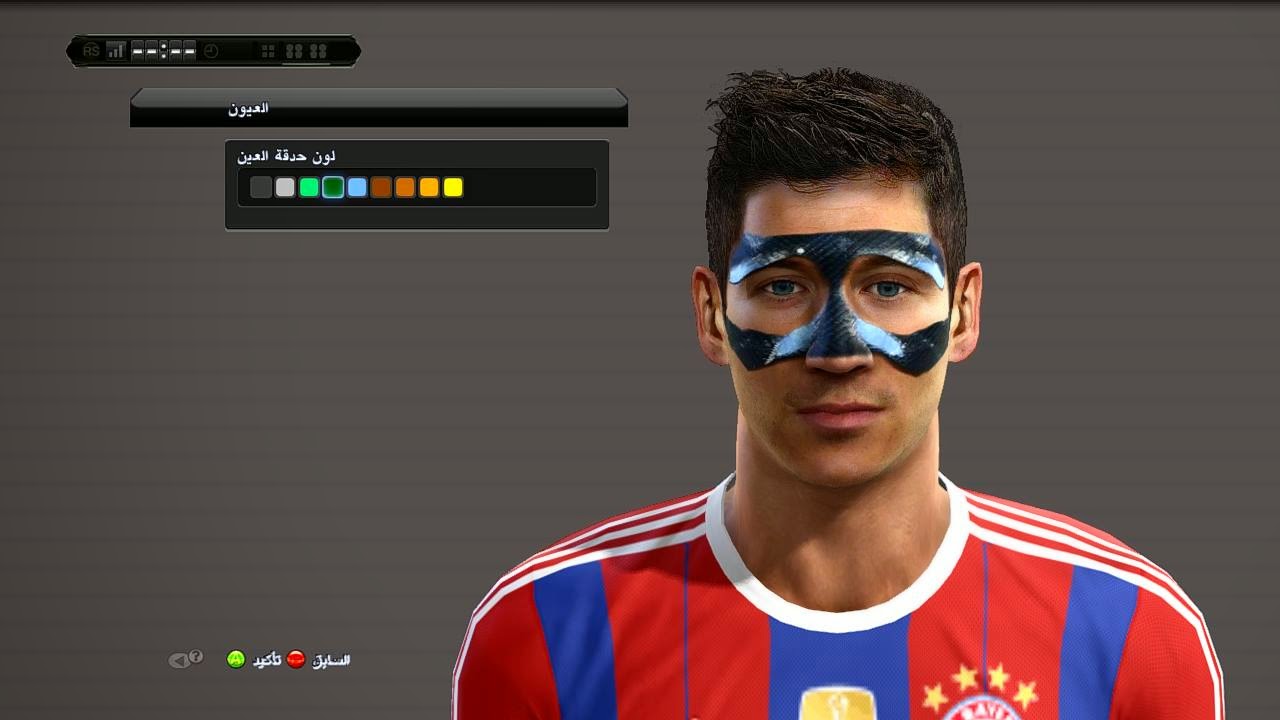Select the second large grid icon top right
Viewport: 1280px width, 720px height.
[x=319, y=50]
